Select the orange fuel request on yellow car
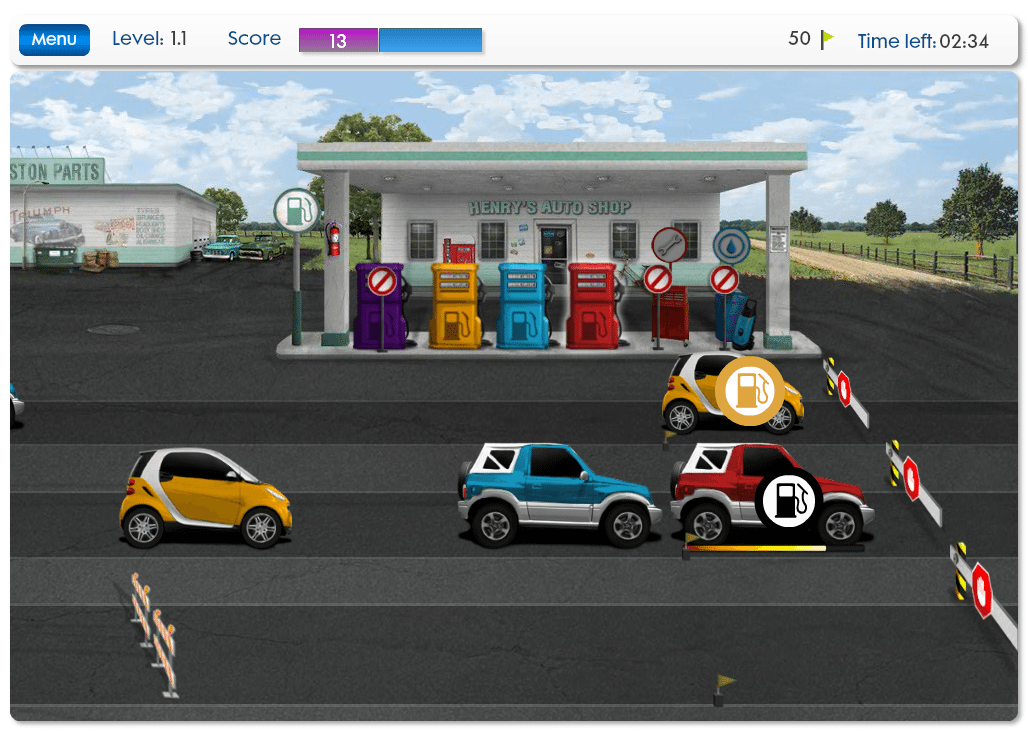Viewport: 1028px width, 731px height. pos(749,390)
